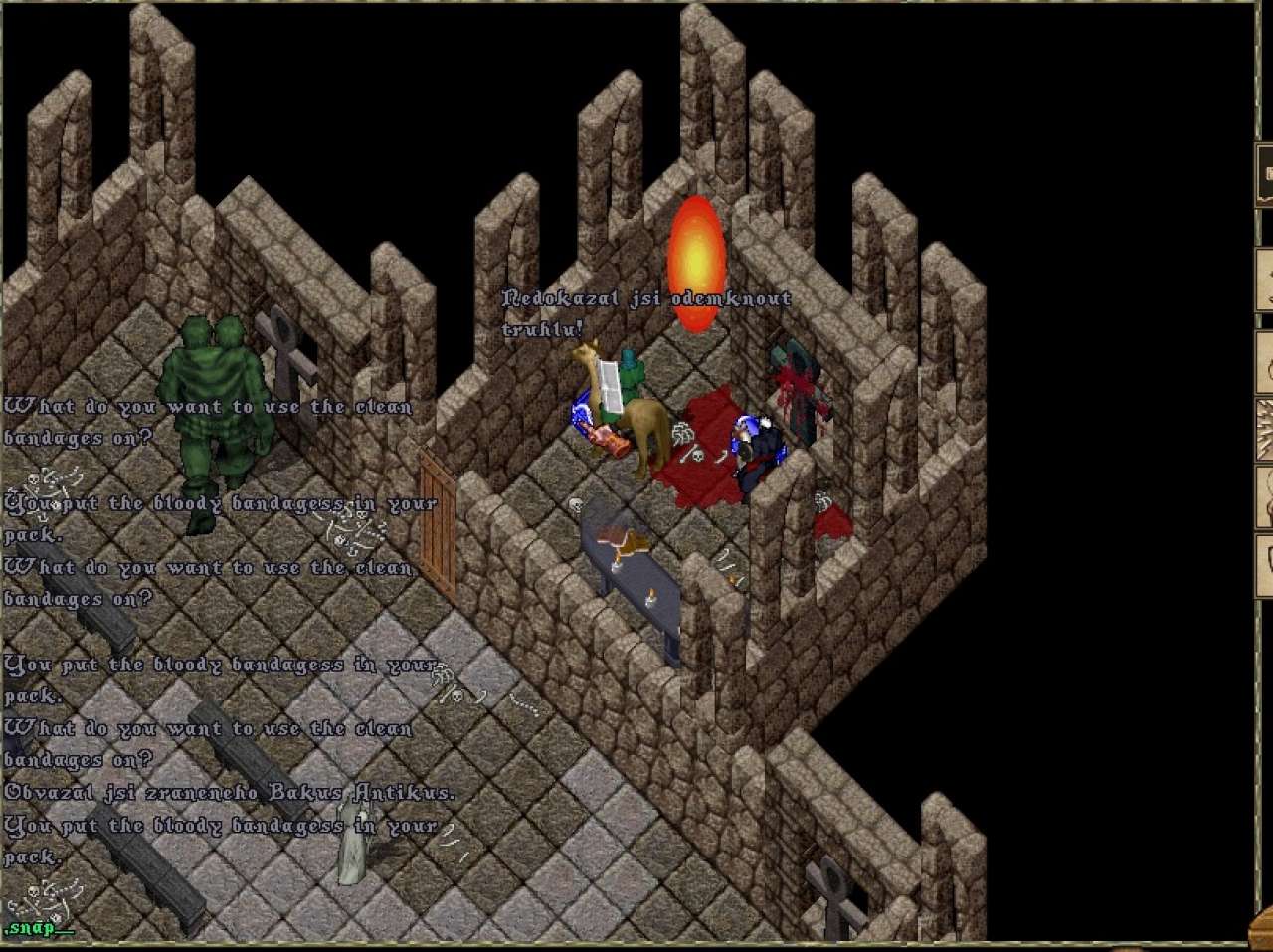Click the chat input line showing ".snap"
1273x952 pixels.
(40, 928)
